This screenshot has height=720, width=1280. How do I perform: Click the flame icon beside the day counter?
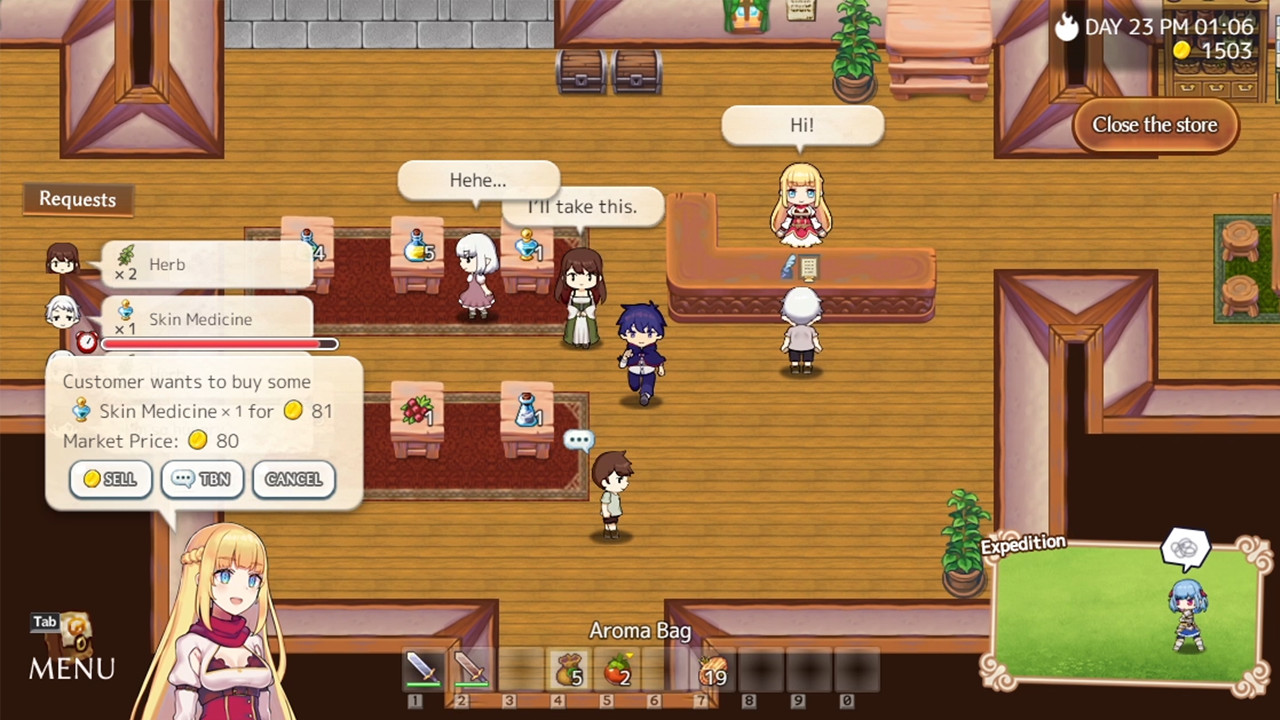(1066, 27)
